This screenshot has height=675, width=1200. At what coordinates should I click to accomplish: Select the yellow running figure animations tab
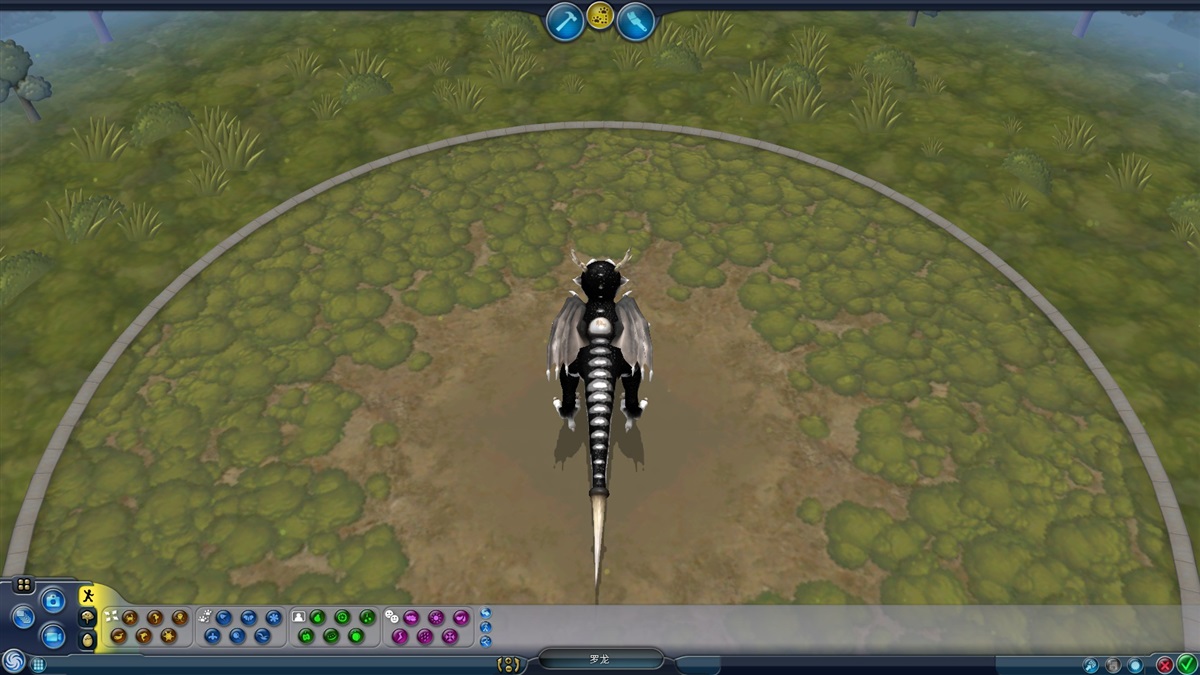pos(89,596)
